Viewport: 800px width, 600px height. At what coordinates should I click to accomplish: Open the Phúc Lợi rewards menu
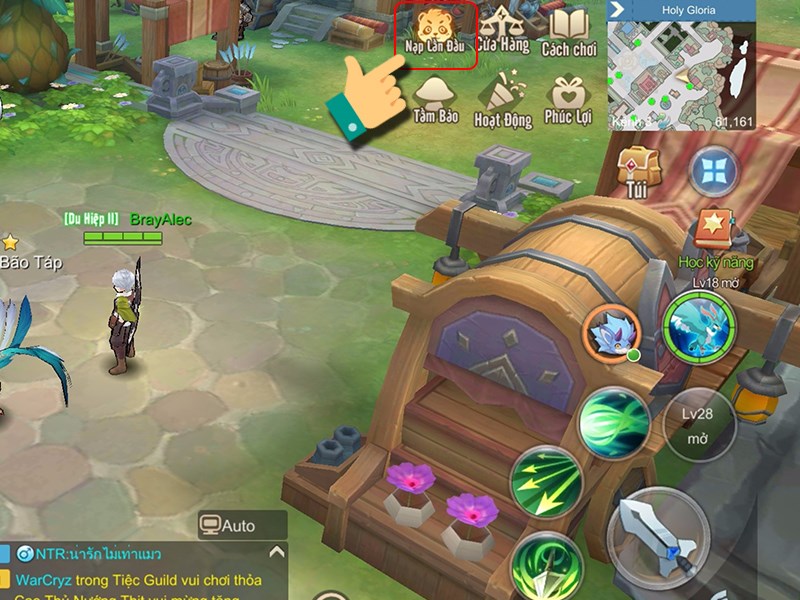pyautogui.click(x=568, y=102)
